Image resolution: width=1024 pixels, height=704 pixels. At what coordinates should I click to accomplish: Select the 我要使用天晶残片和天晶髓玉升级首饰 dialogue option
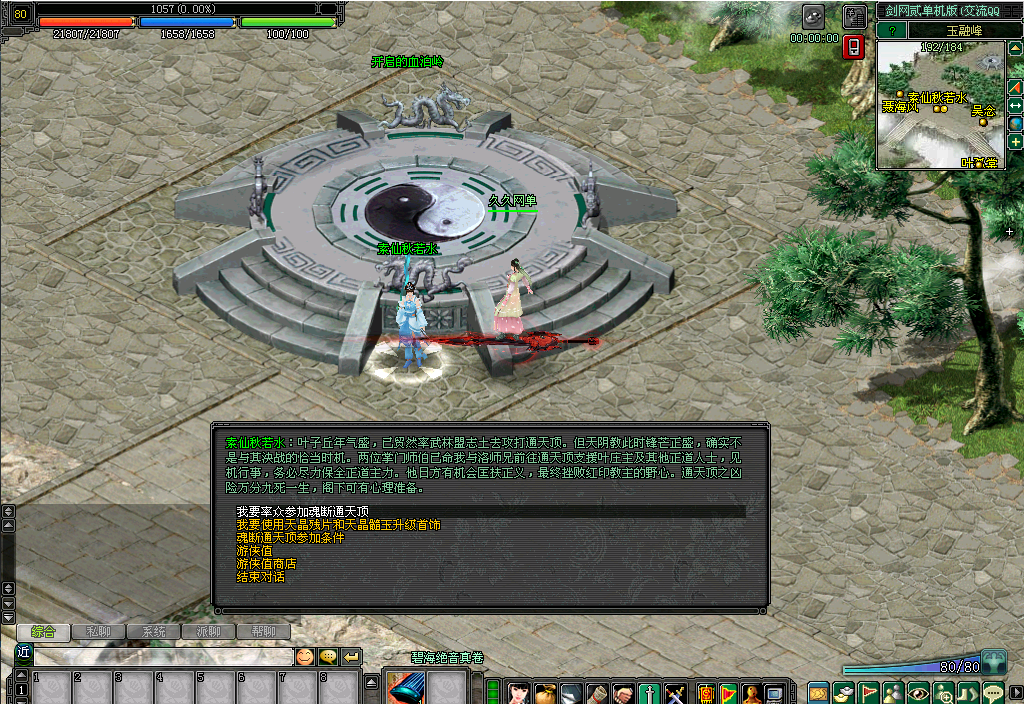338,524
